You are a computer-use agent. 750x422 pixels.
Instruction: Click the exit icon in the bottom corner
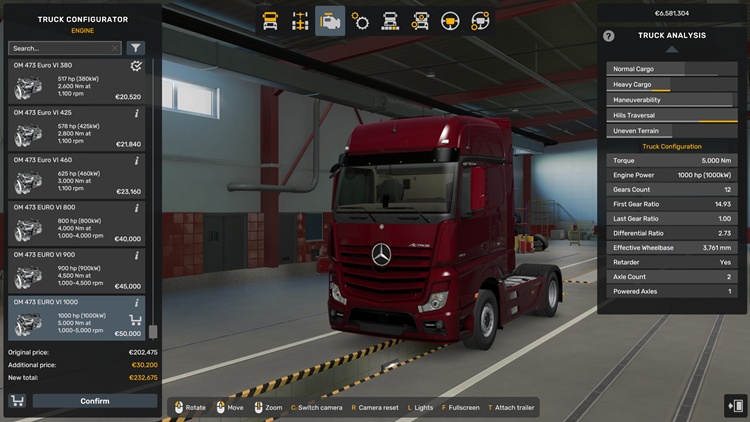click(x=735, y=405)
